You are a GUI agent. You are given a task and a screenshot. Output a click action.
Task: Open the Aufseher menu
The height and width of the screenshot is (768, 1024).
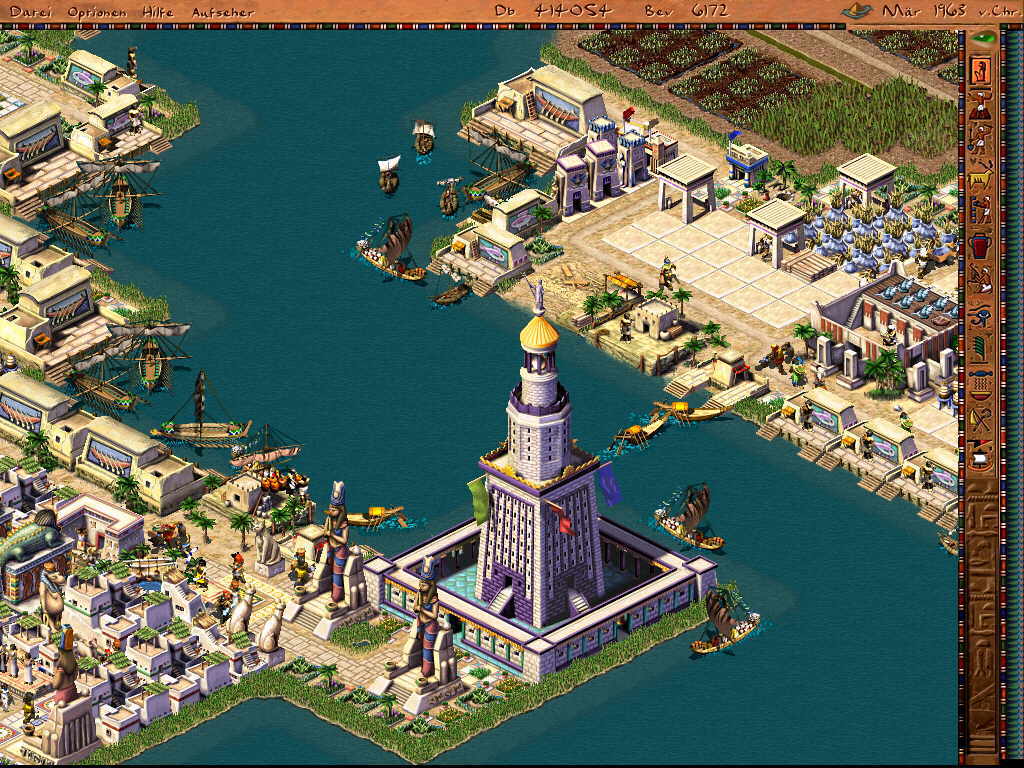[x=222, y=12]
